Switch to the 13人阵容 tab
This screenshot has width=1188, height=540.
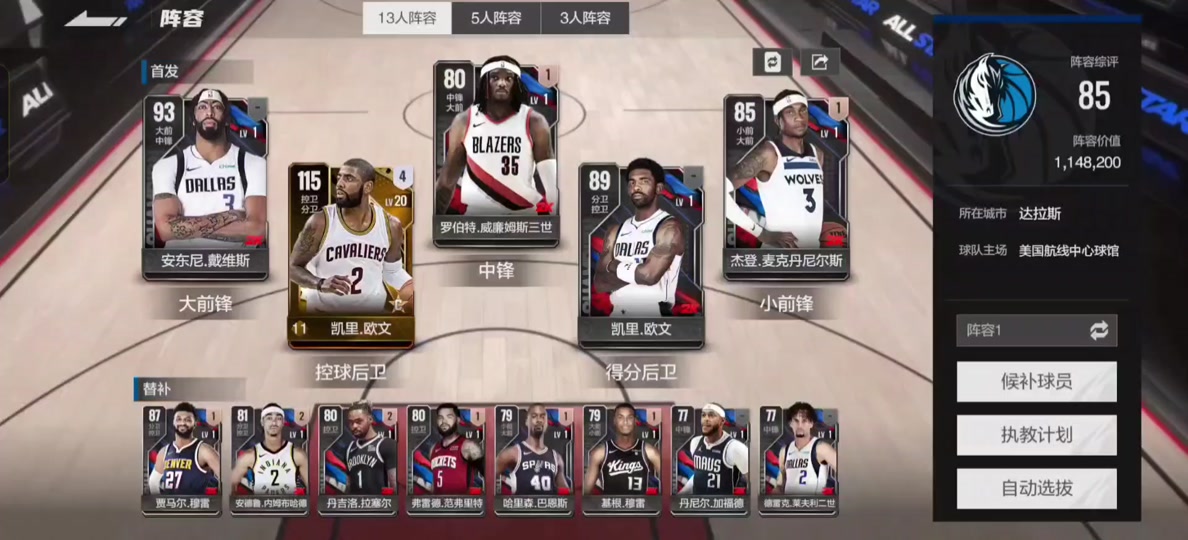[407, 18]
